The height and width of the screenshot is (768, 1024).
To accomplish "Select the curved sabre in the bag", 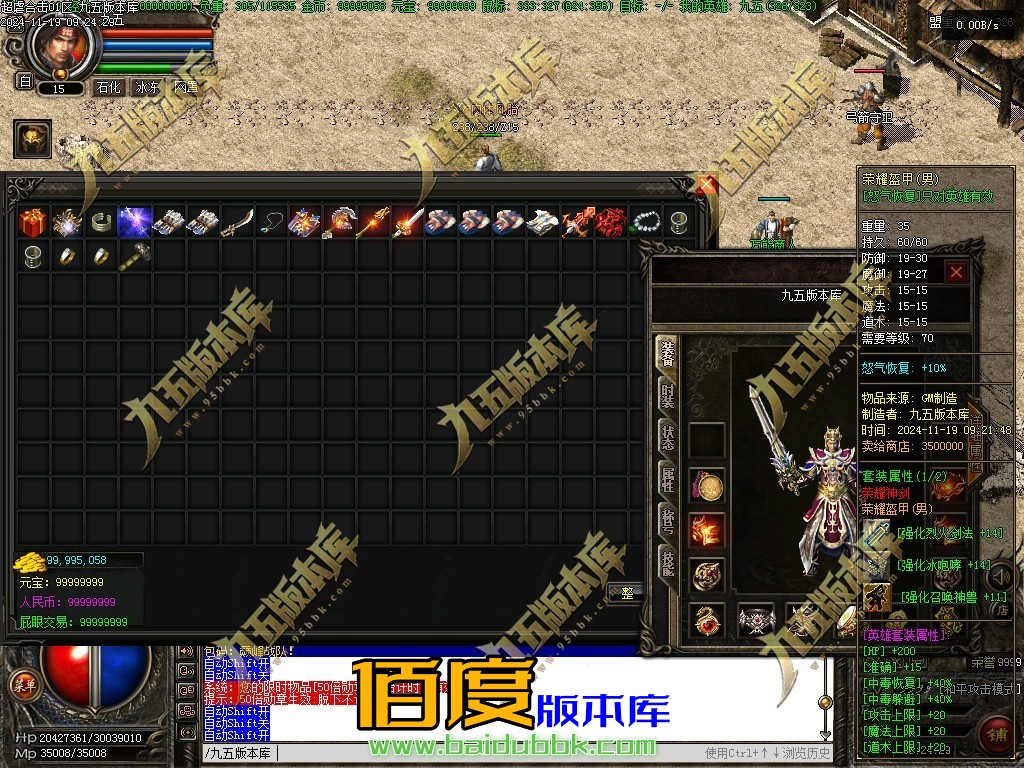I will 237,221.
